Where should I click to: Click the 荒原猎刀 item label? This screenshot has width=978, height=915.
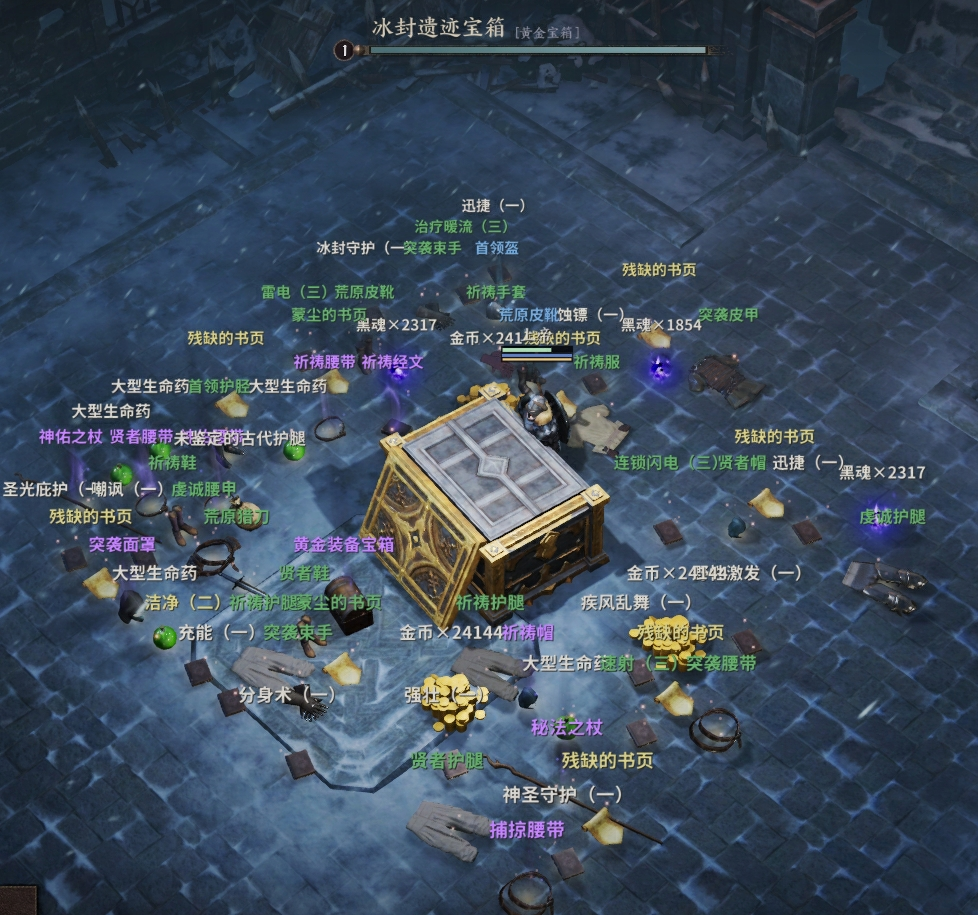pyautogui.click(x=237, y=517)
